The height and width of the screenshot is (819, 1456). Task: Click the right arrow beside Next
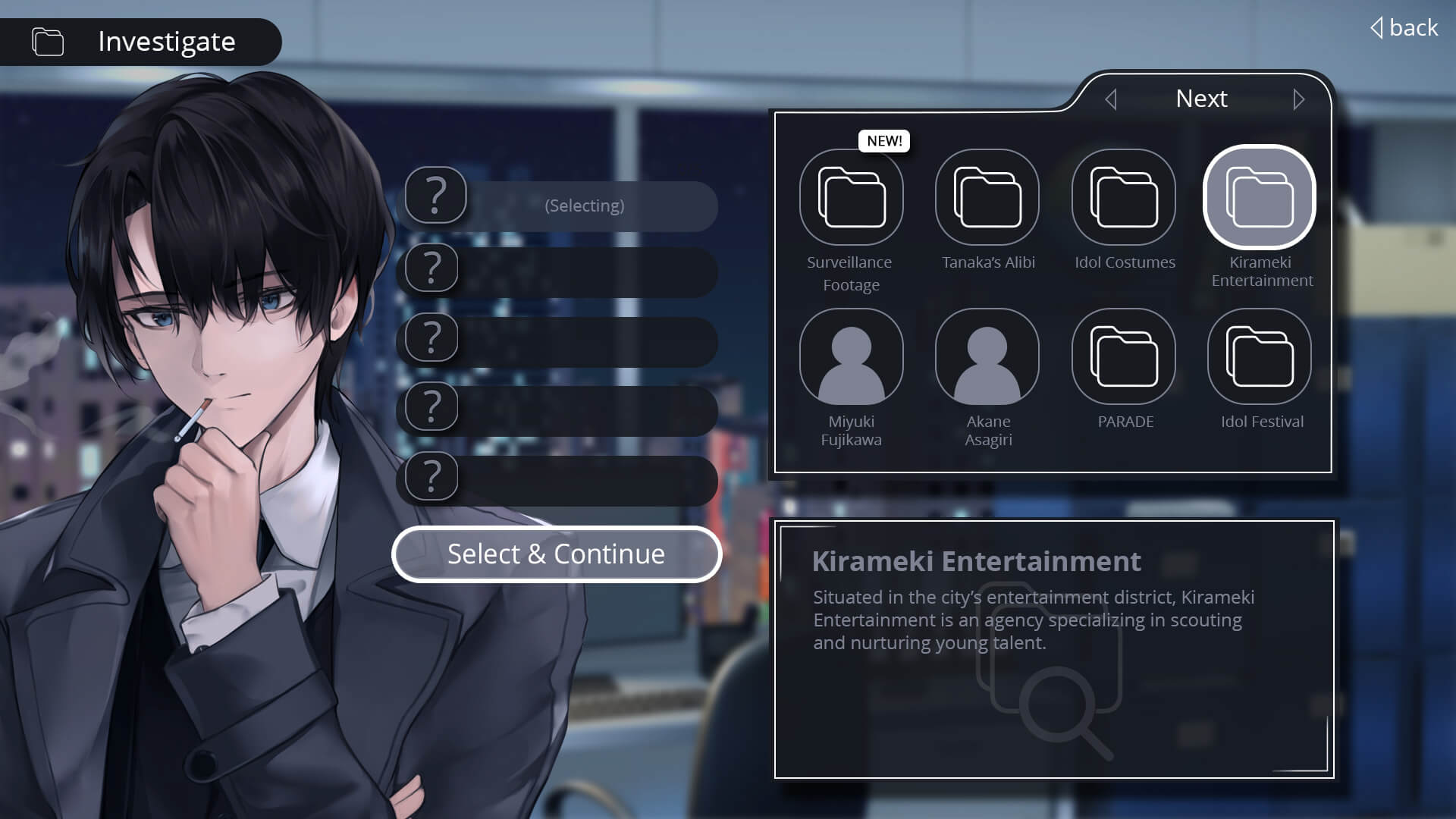coord(1298,99)
